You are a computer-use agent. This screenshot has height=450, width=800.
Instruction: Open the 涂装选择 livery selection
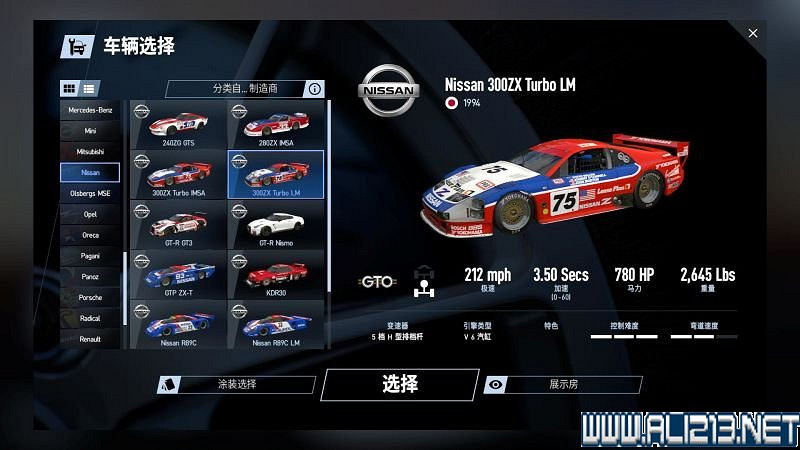(x=237, y=384)
